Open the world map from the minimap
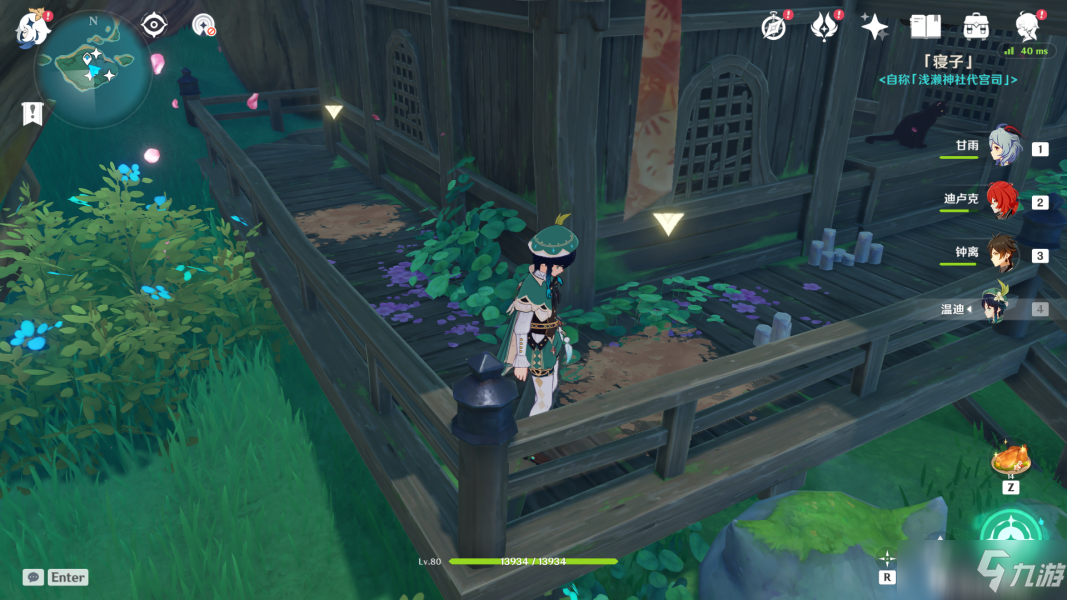This screenshot has height=600, width=1067. pyautogui.click(x=92, y=68)
